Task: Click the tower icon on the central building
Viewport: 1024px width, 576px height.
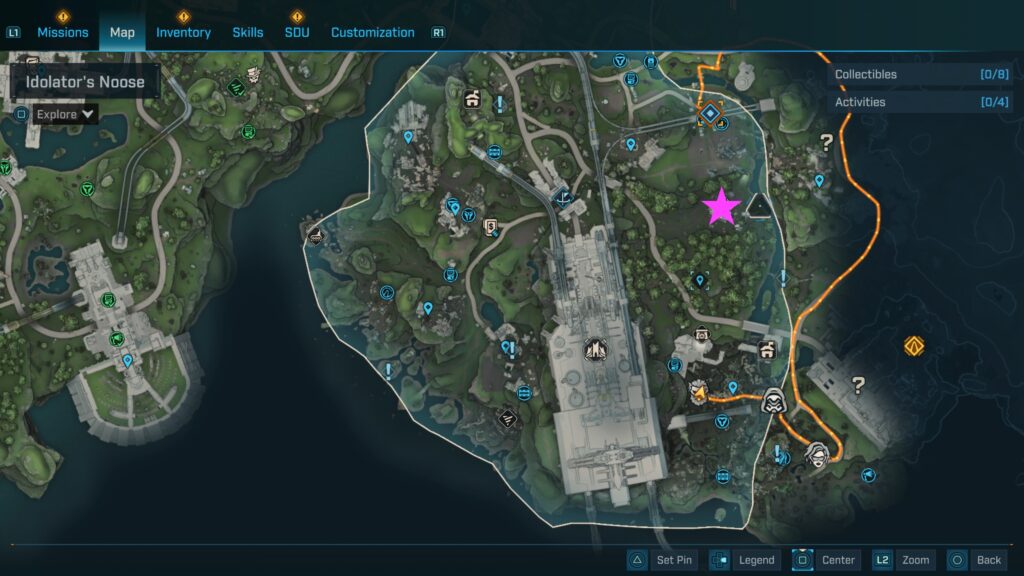Action: click(x=595, y=349)
